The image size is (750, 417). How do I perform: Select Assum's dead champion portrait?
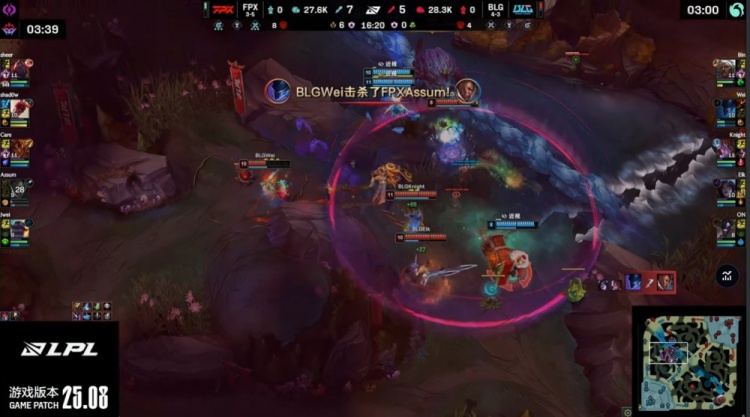coord(21,187)
